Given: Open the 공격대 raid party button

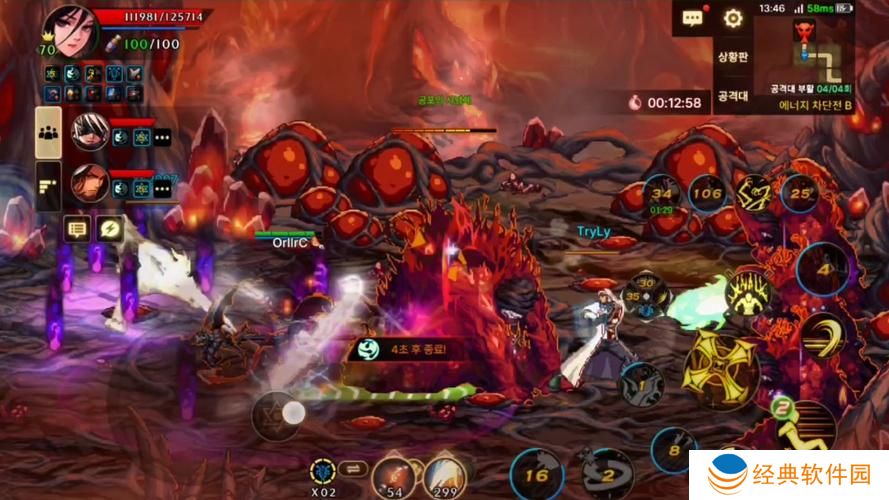Looking at the screenshot, I should [733, 97].
